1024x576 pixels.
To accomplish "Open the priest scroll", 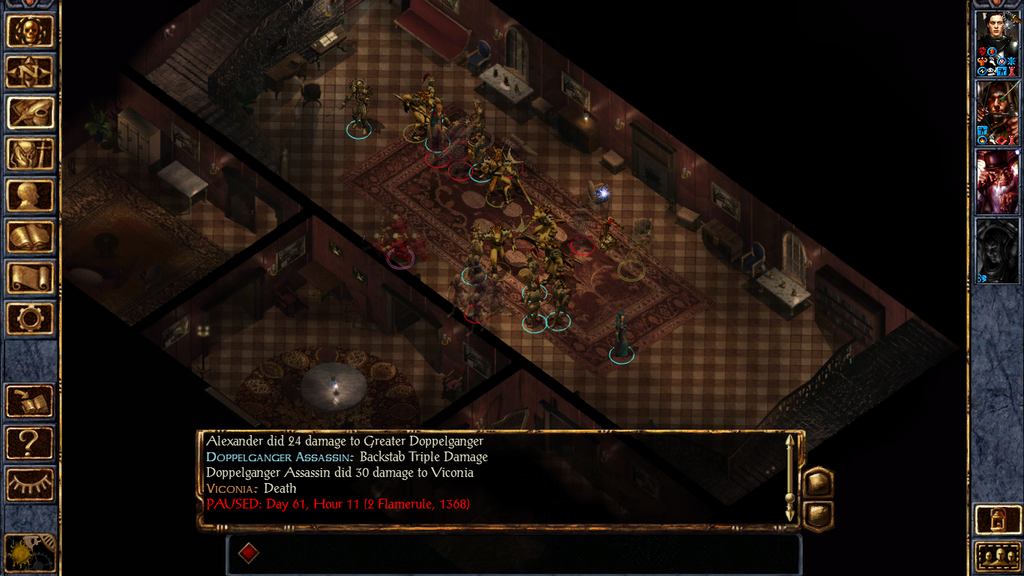I will pos(30,278).
